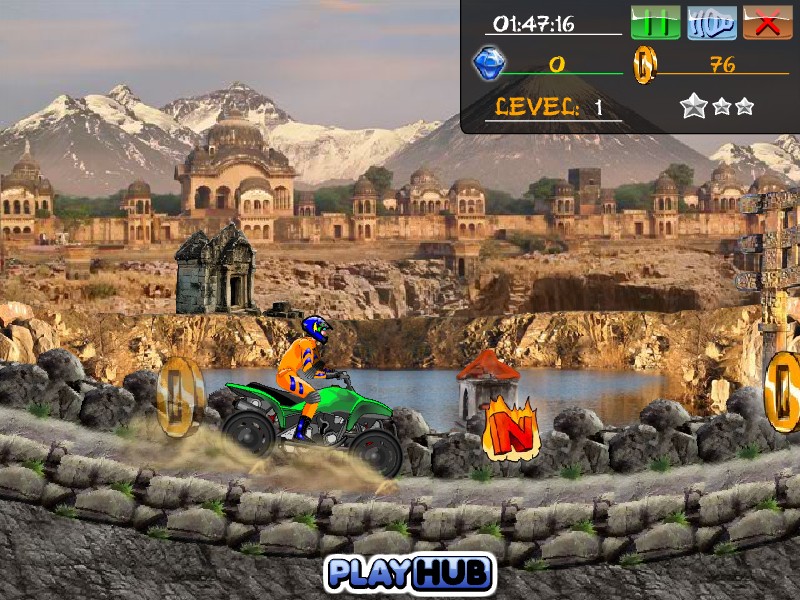The height and width of the screenshot is (600, 800).
Task: Open the PlayHub logo link
Action: [410, 572]
